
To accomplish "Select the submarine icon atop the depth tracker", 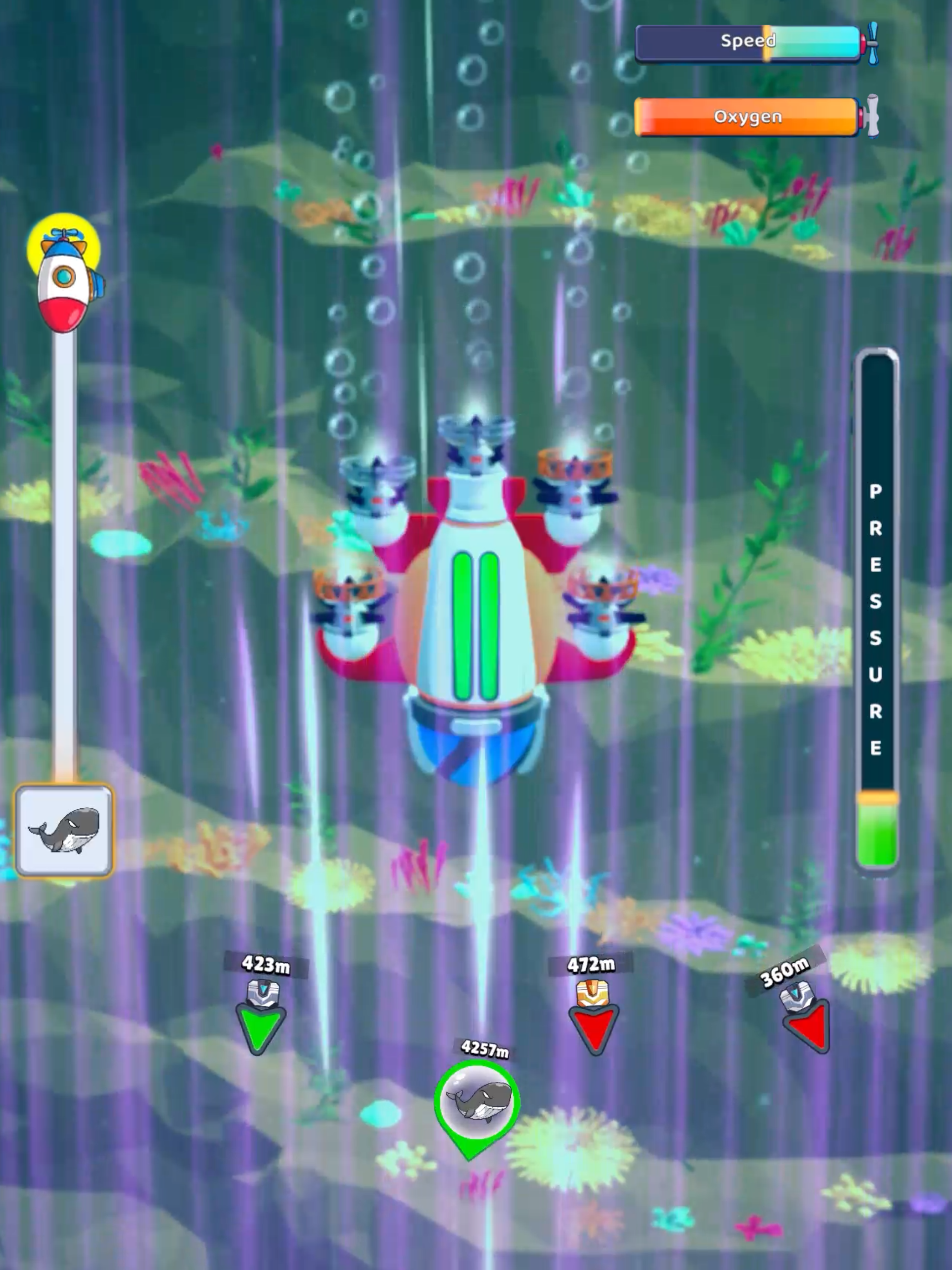I will [x=65, y=281].
